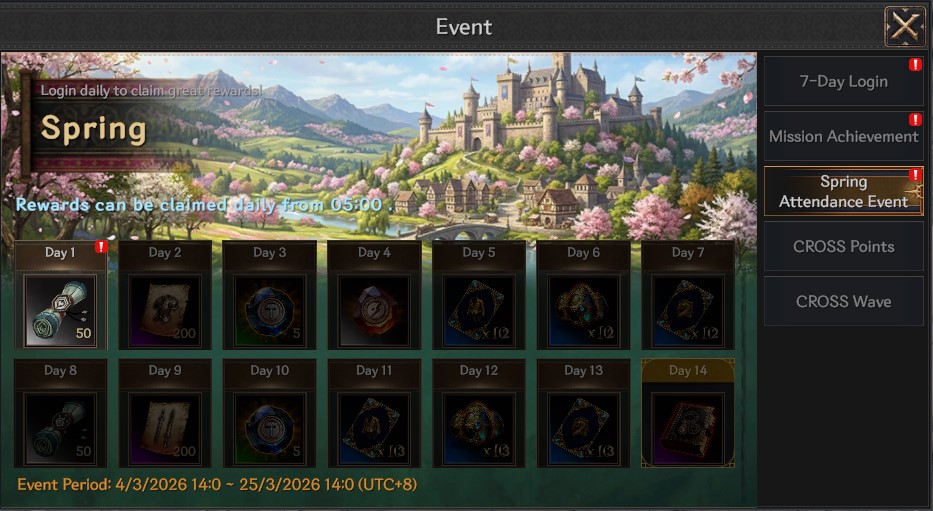Open the CROSS Points tab
The image size is (933, 511).
[843, 247]
